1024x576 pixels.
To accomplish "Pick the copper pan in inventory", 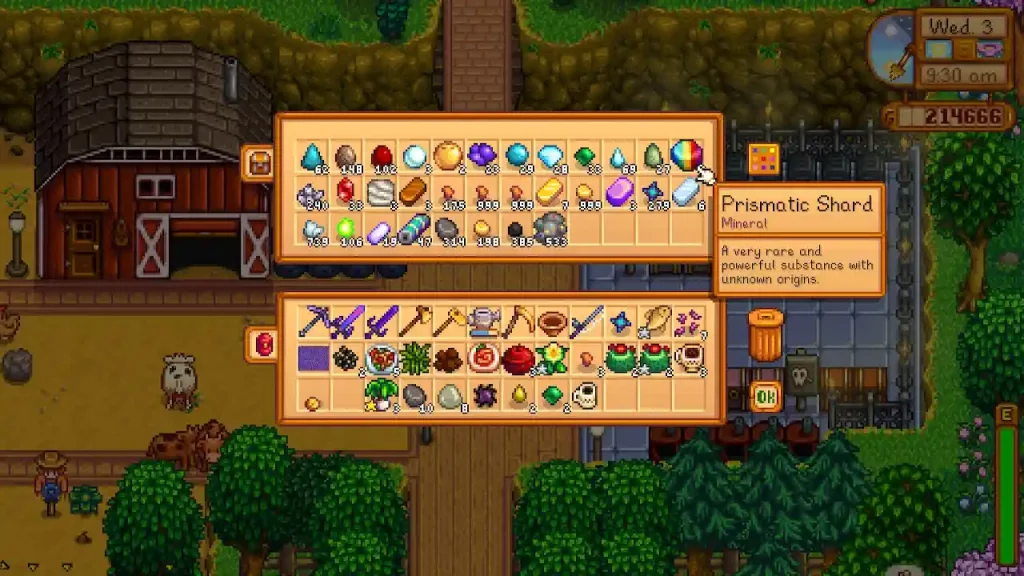I will pyautogui.click(x=550, y=322).
